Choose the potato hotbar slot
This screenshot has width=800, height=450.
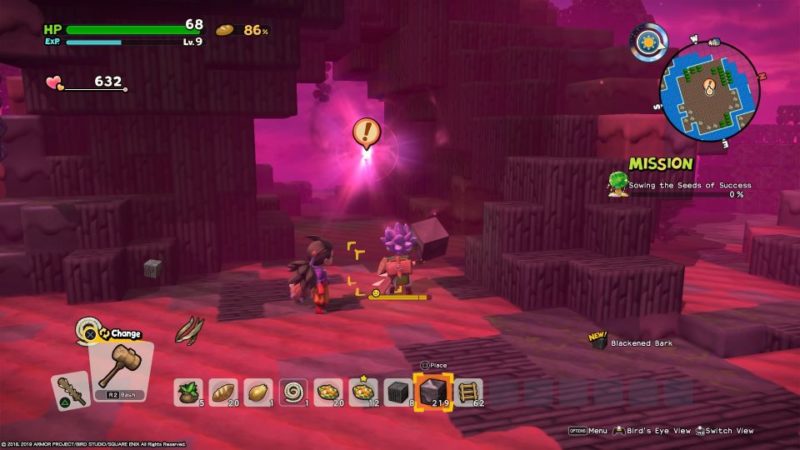[x=257, y=390]
